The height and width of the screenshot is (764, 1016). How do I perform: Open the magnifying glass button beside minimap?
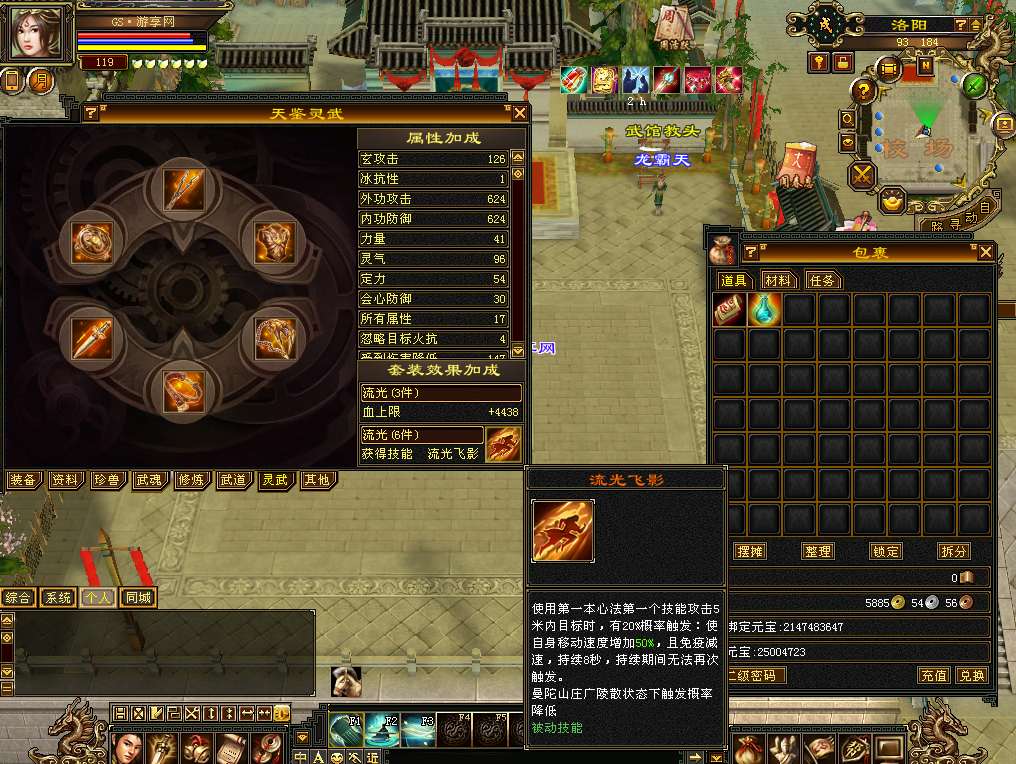click(848, 119)
